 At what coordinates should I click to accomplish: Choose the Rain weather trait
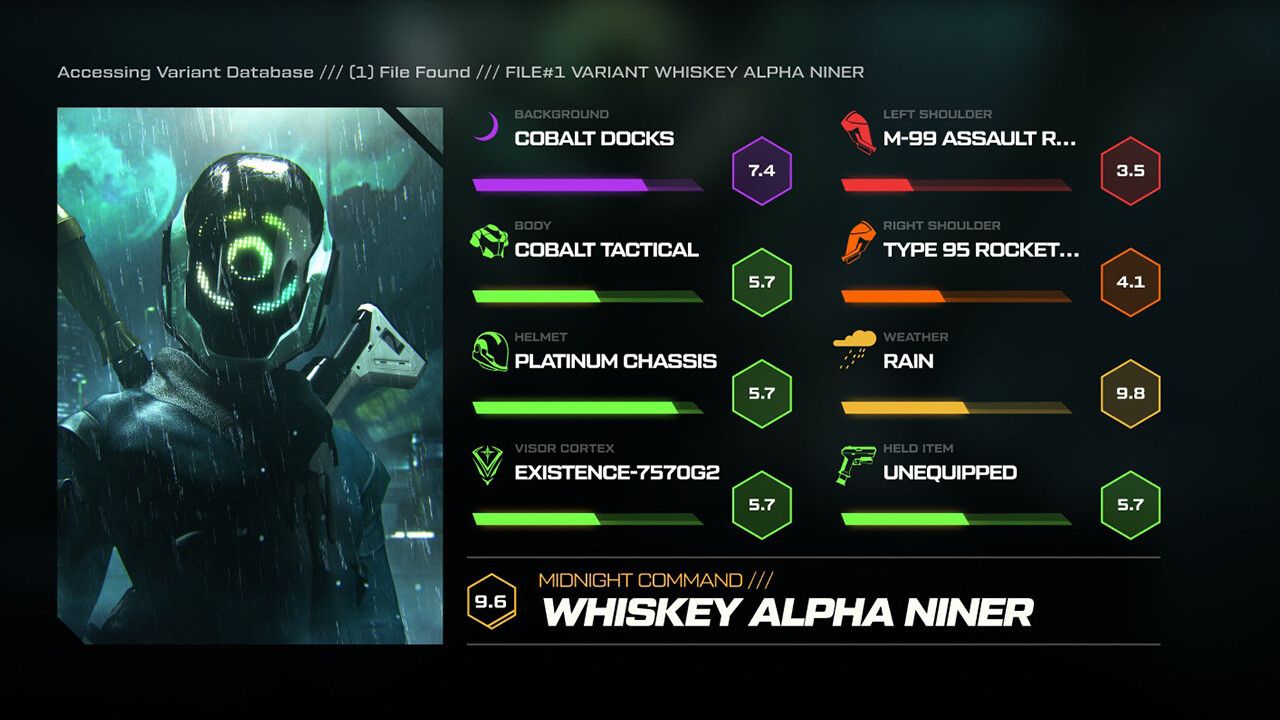pyautogui.click(x=908, y=361)
